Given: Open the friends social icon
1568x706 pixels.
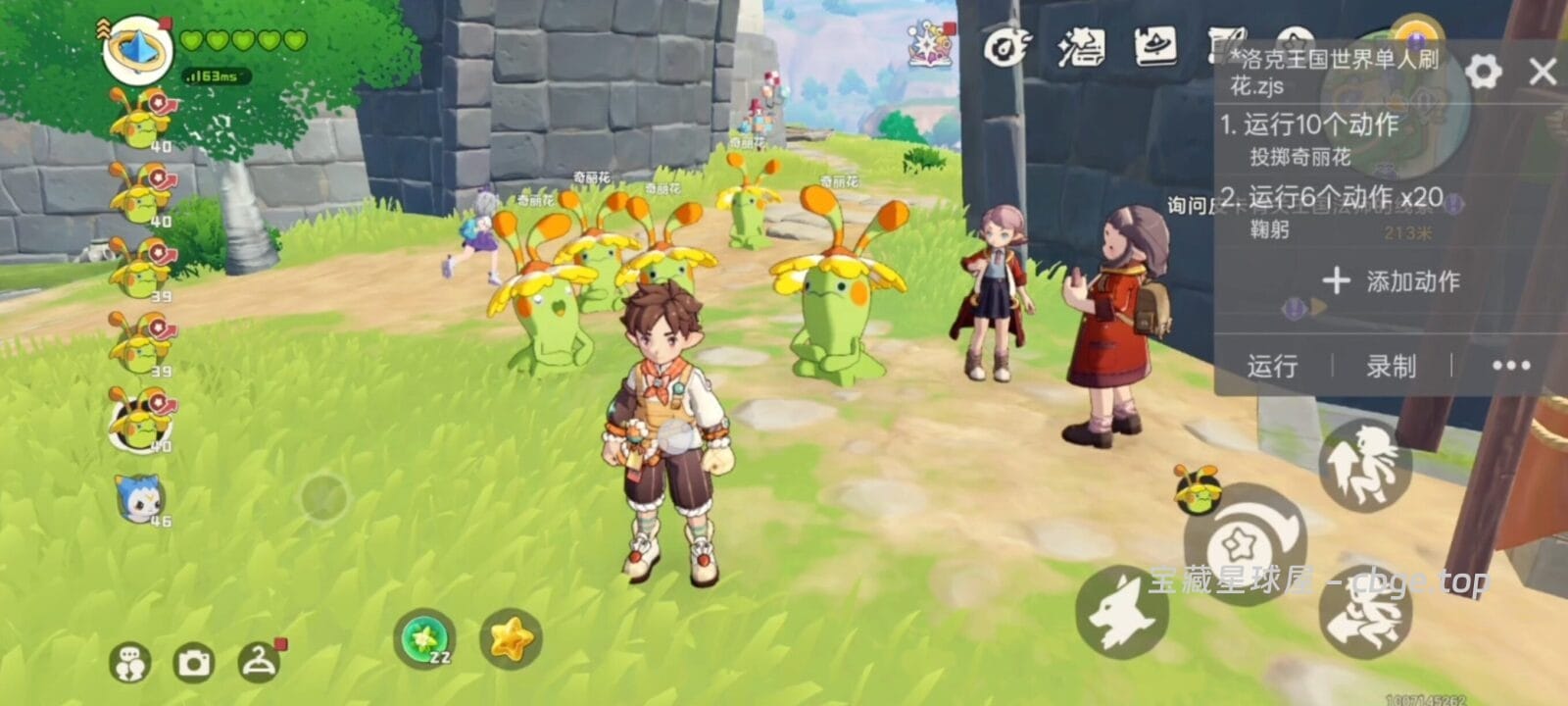Looking at the screenshot, I should pos(129,664).
